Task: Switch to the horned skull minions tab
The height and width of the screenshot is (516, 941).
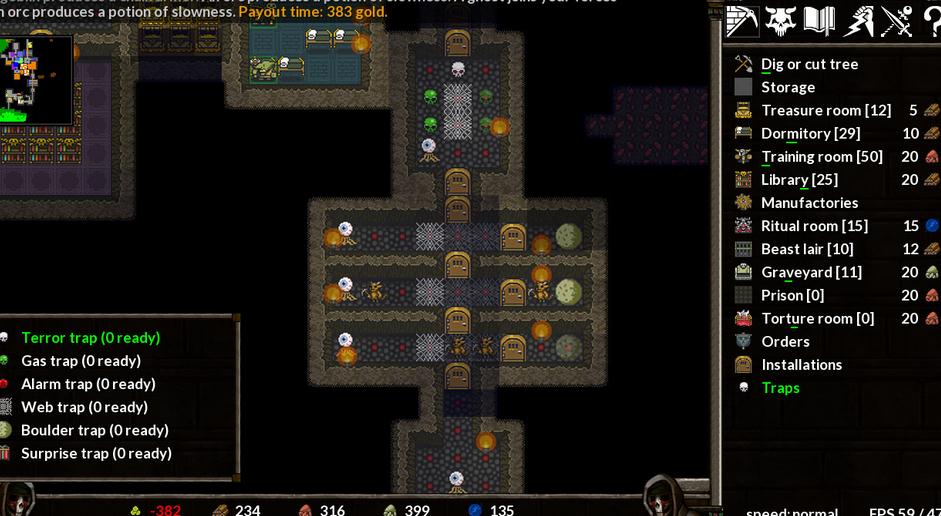Action: point(781,20)
